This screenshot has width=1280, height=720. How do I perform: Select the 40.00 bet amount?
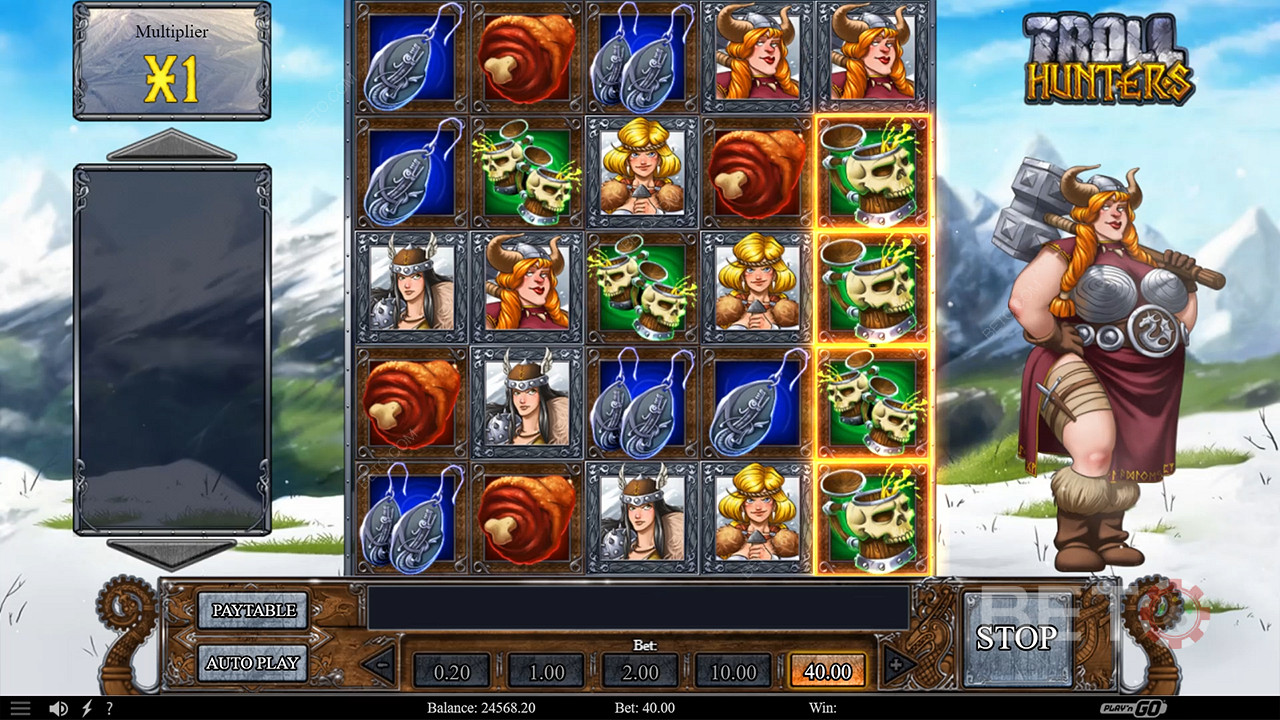(x=827, y=671)
